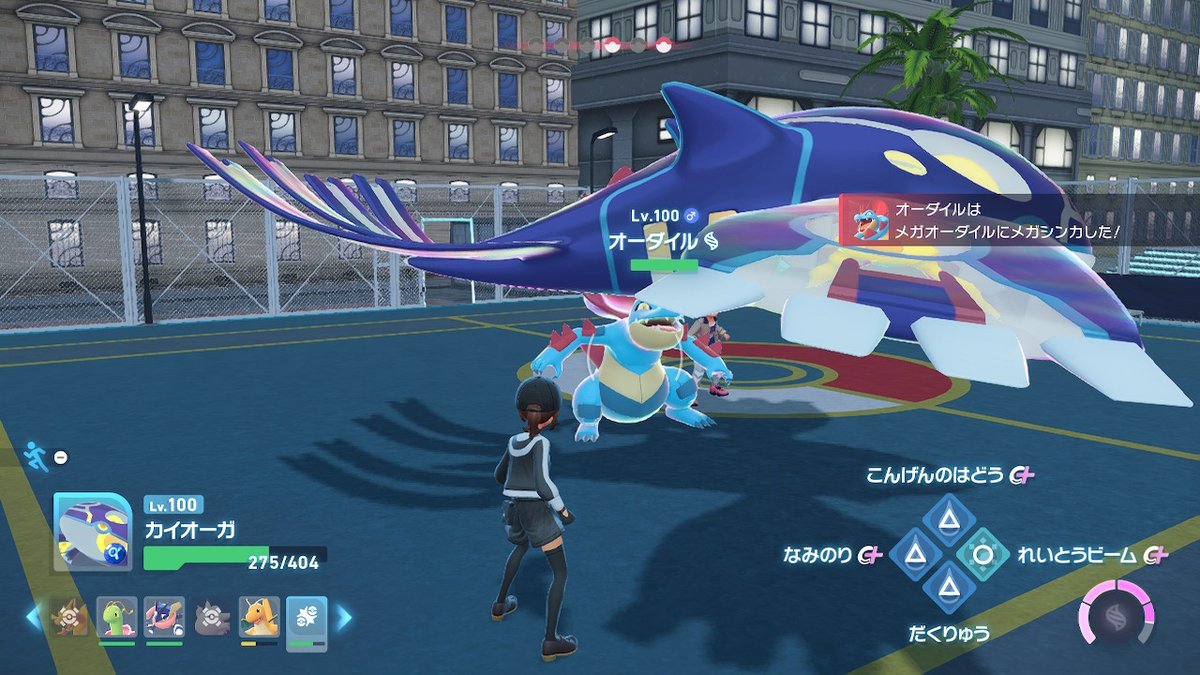The height and width of the screenshot is (675, 1200).
Task: Switch to Meganium in the party bar
Action: click(x=117, y=618)
